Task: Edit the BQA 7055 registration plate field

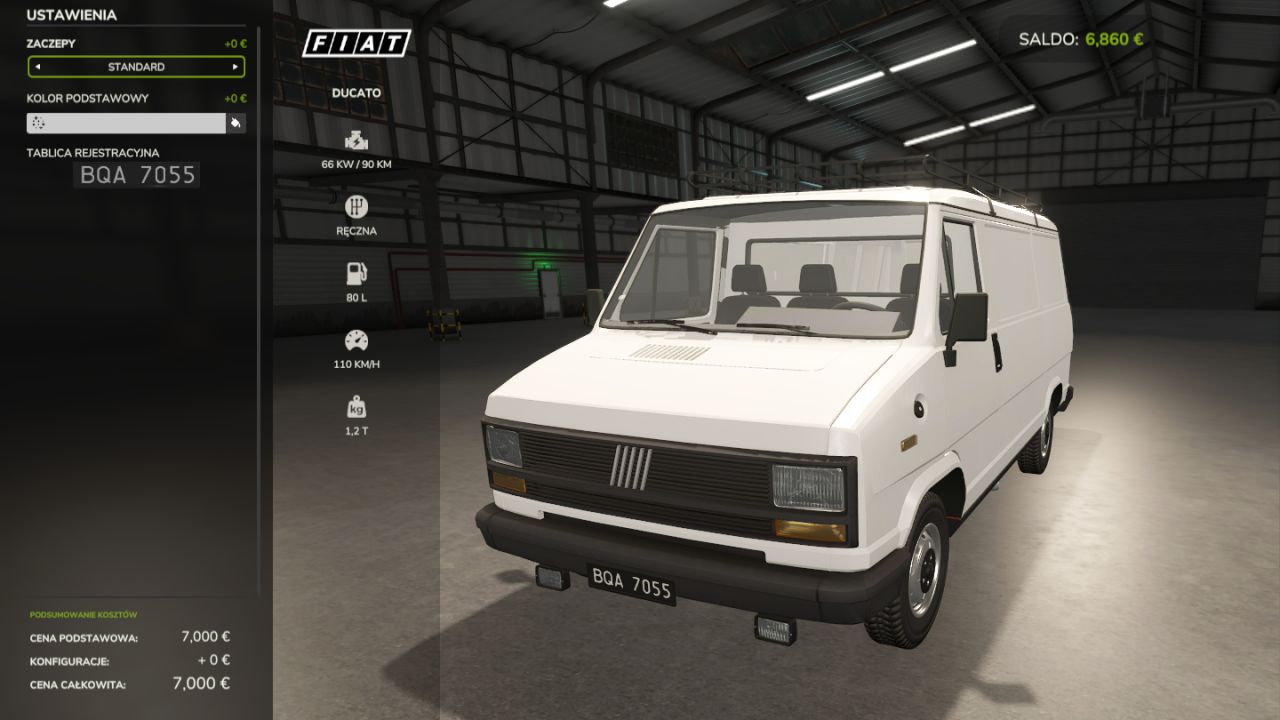Action: (137, 176)
